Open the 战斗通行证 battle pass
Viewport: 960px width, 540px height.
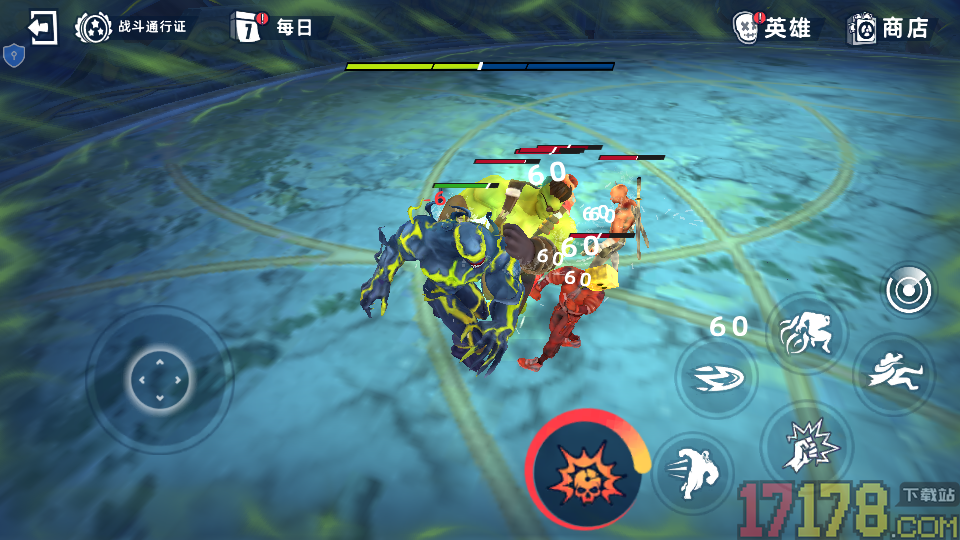coord(133,27)
